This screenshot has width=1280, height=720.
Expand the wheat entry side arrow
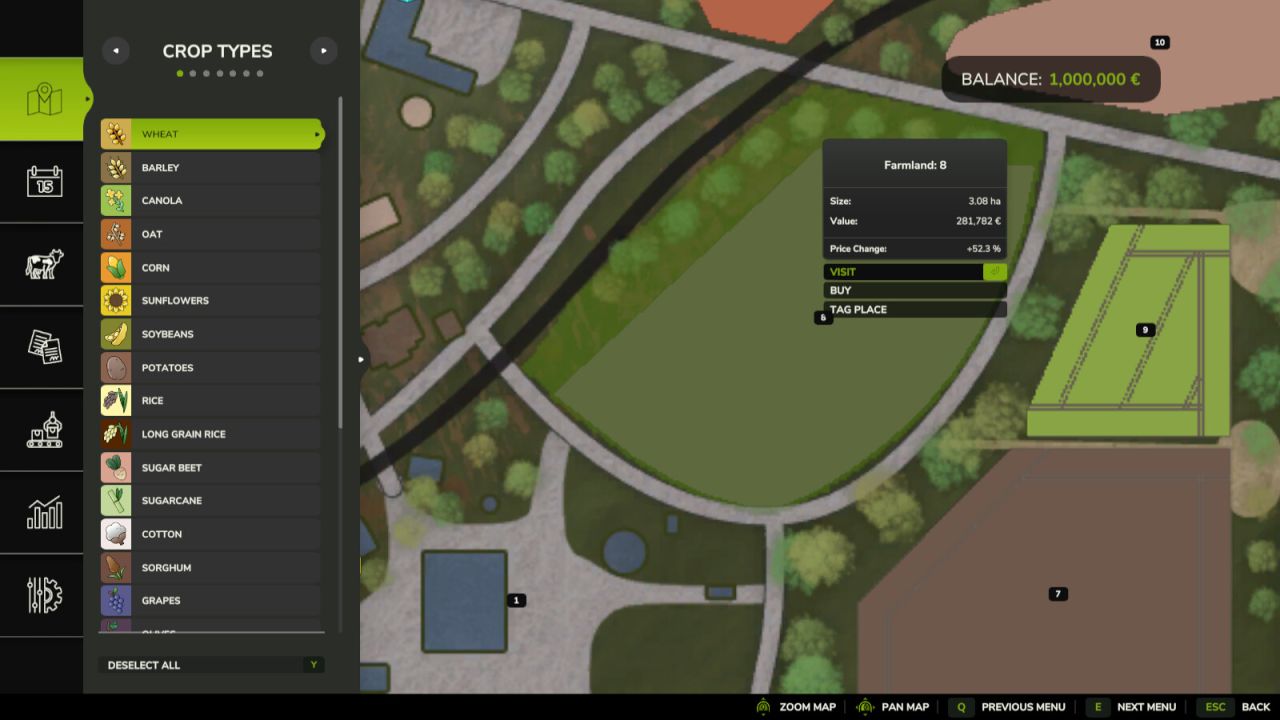pyautogui.click(x=317, y=133)
